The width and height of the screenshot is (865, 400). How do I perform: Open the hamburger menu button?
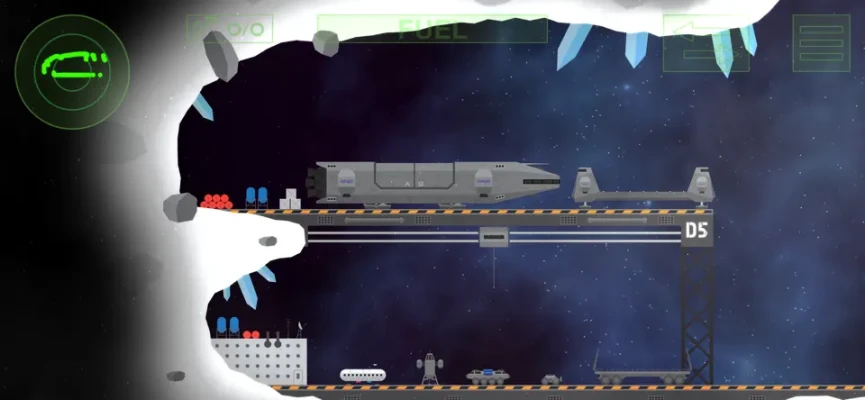point(821,43)
